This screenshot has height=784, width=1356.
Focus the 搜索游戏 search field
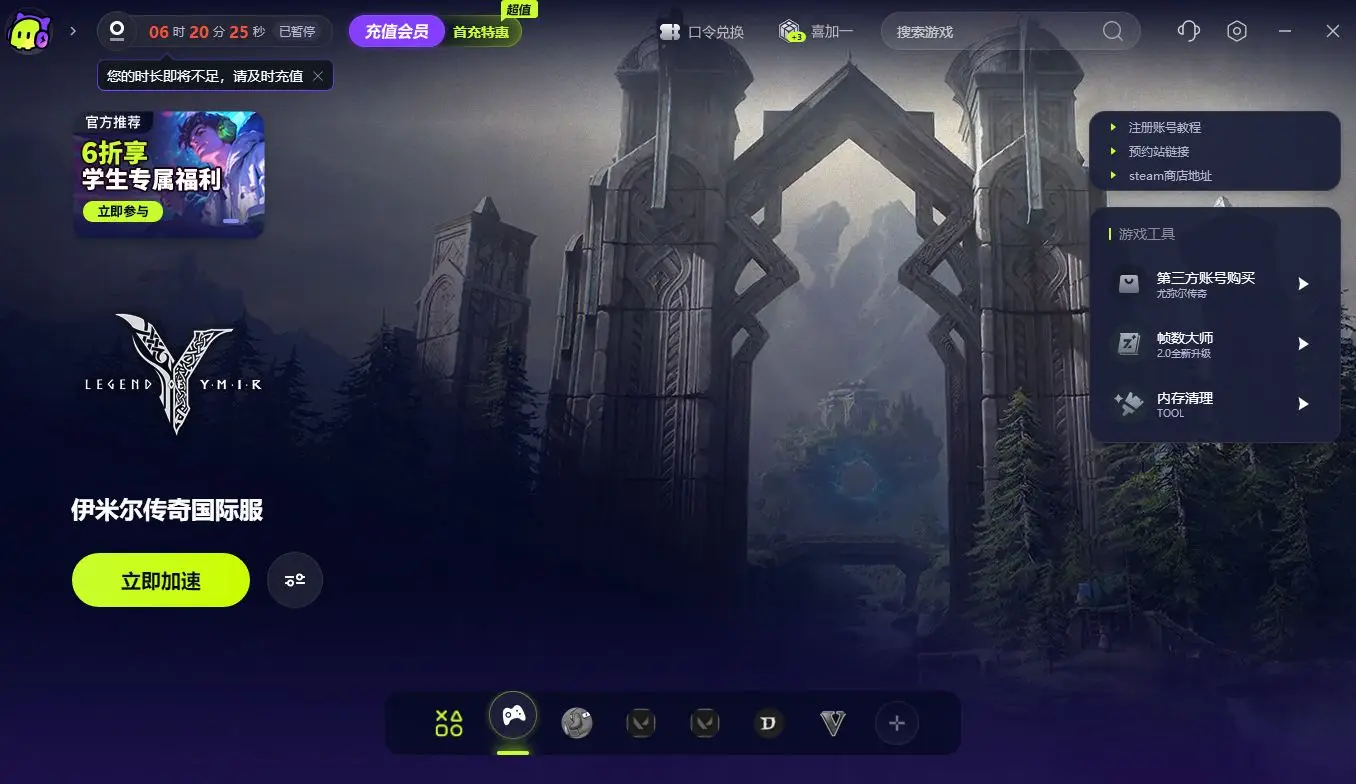(x=995, y=32)
